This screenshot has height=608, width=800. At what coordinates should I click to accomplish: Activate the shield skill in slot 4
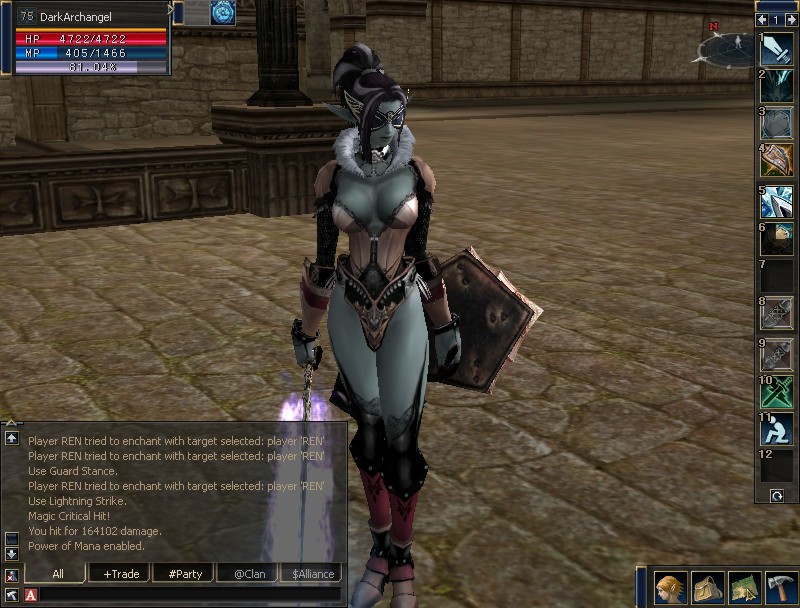click(777, 160)
